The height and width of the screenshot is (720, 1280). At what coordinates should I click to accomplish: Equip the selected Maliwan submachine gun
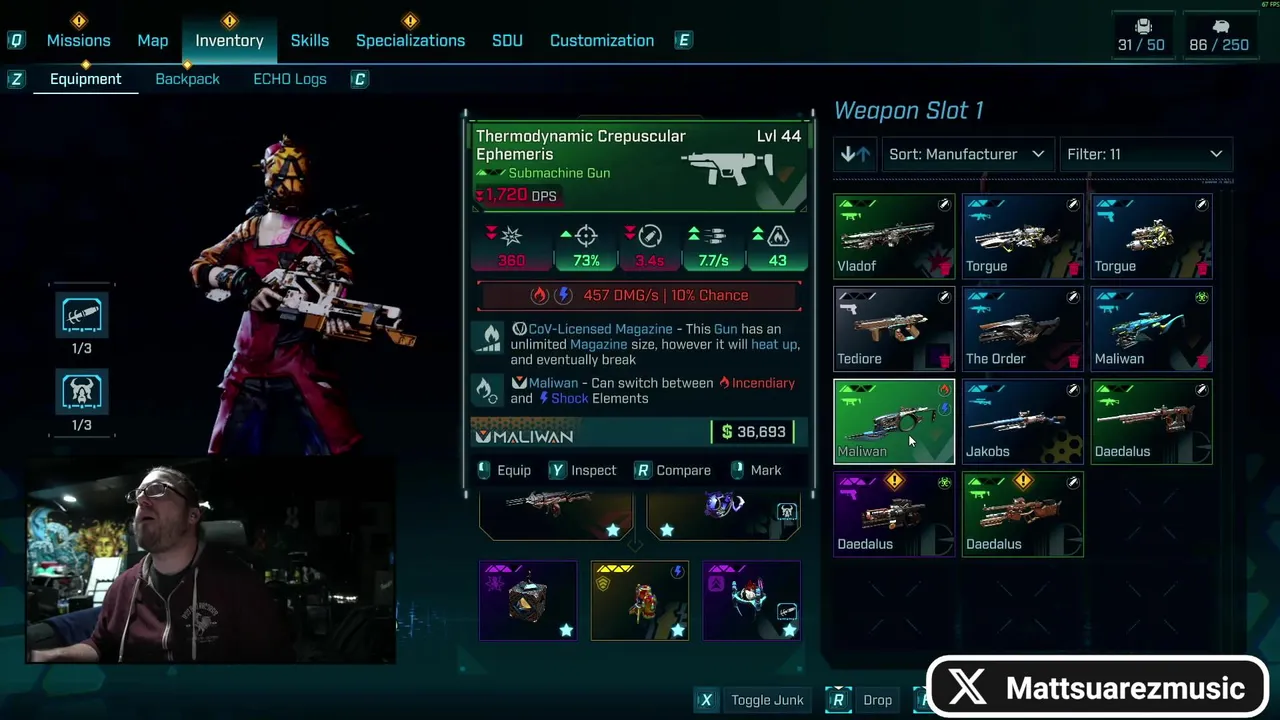coord(505,470)
